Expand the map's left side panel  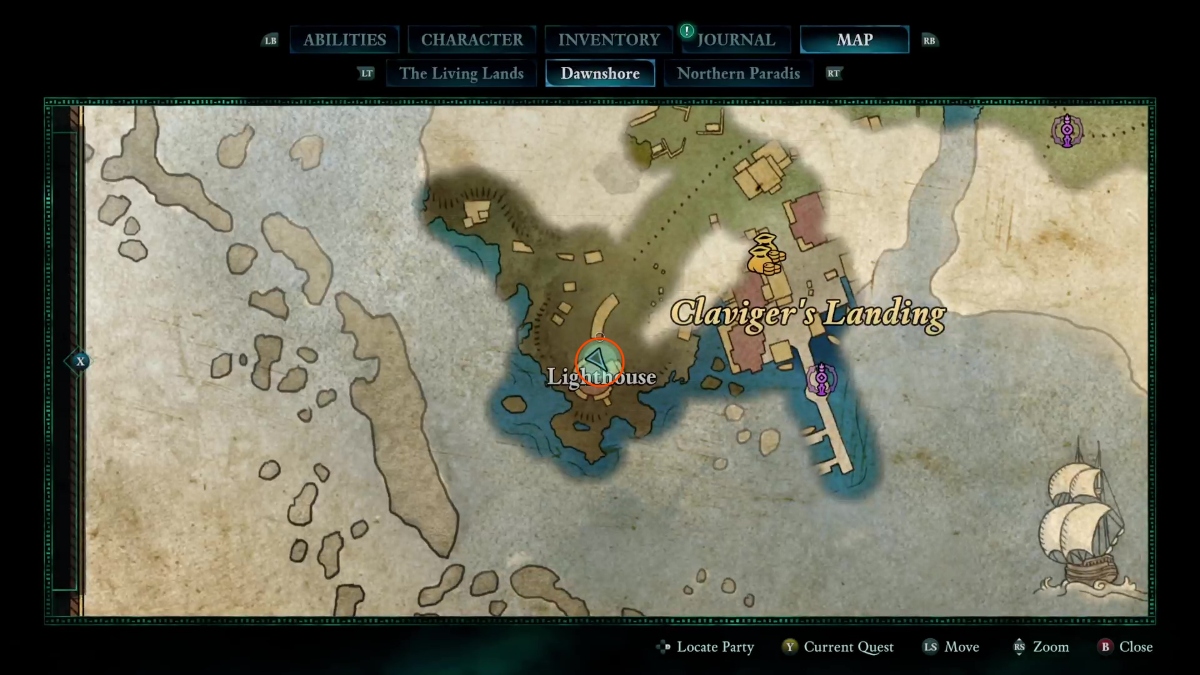78,361
